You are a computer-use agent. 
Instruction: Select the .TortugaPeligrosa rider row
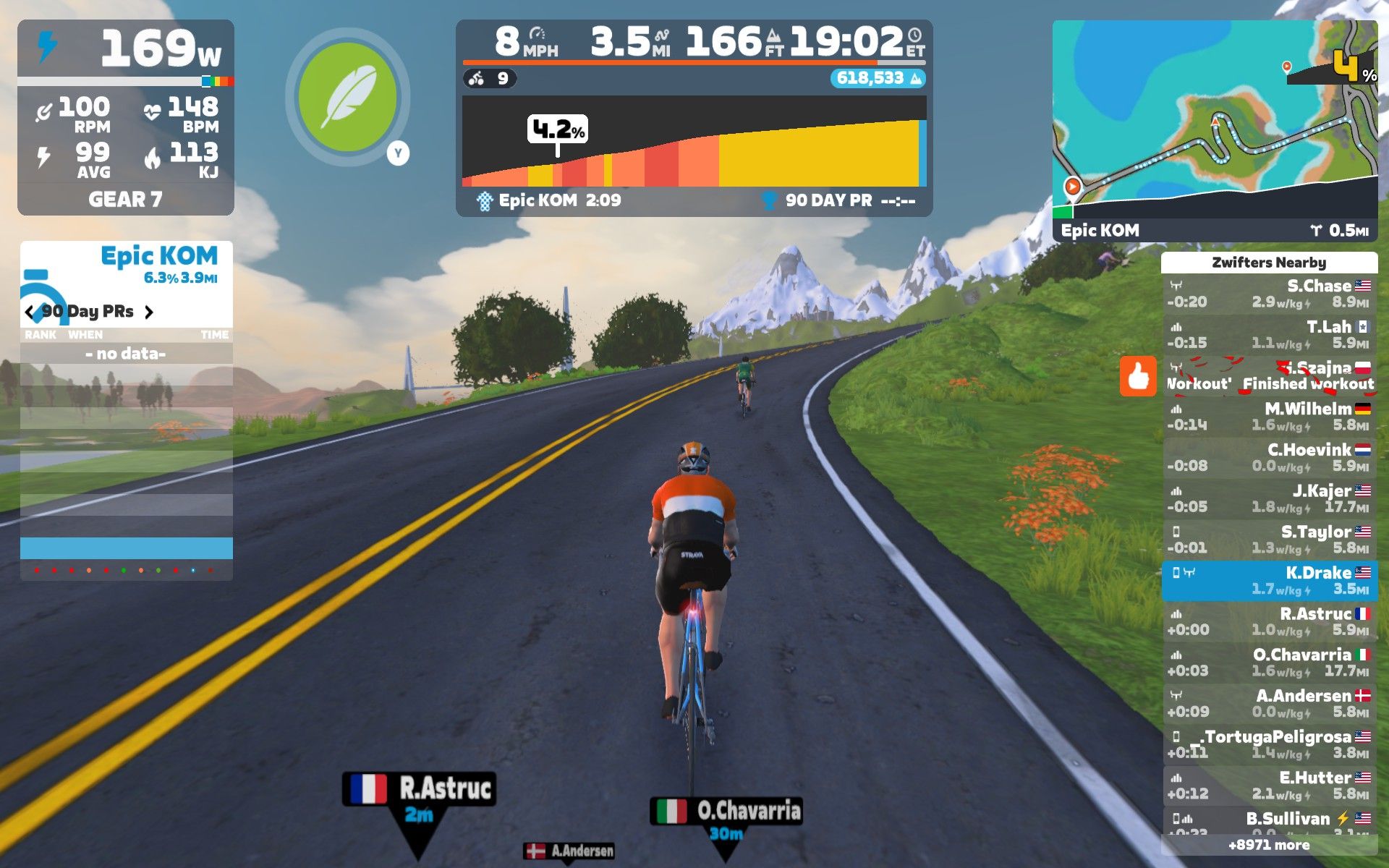pos(1269,744)
